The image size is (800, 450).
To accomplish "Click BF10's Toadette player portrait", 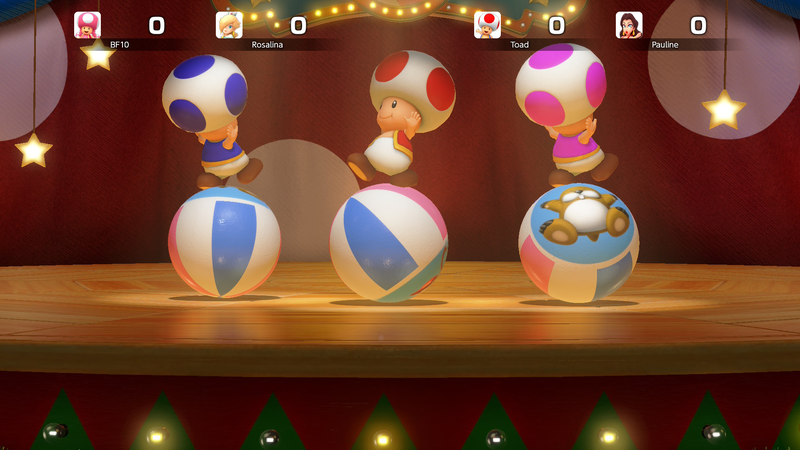I will (x=88, y=25).
